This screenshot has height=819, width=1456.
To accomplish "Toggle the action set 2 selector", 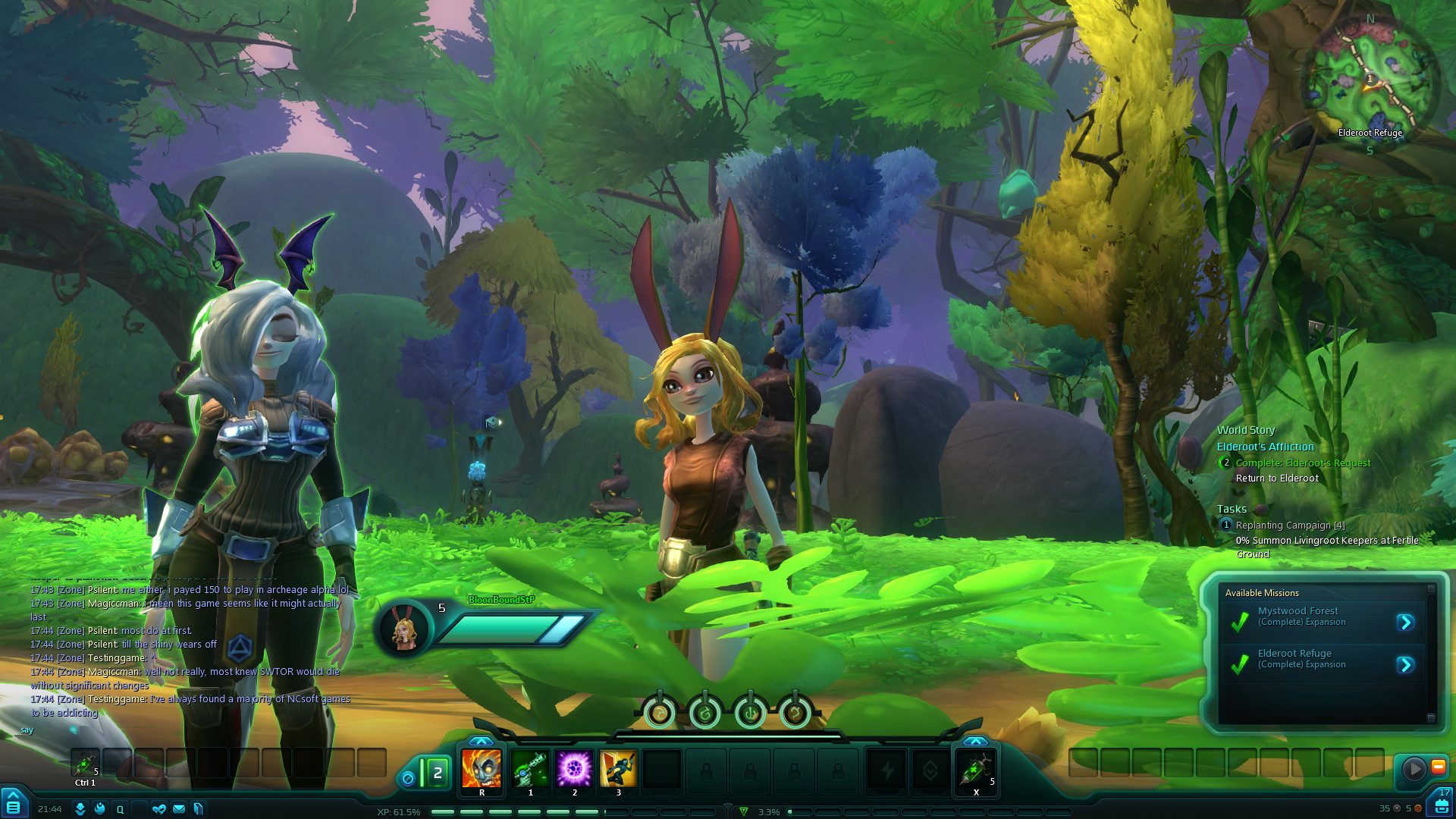I will [x=436, y=773].
